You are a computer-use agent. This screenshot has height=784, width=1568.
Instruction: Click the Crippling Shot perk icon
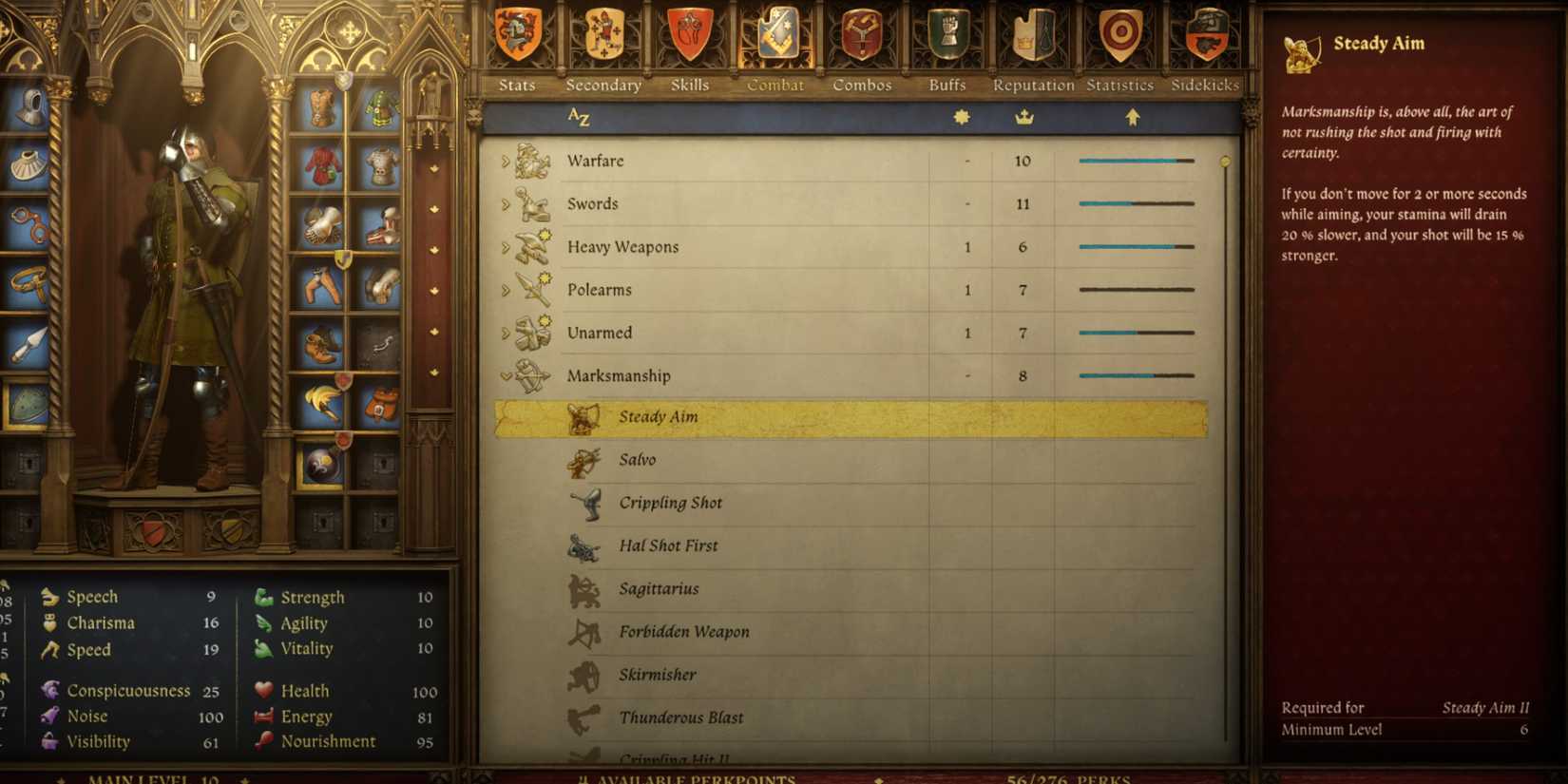click(x=584, y=503)
